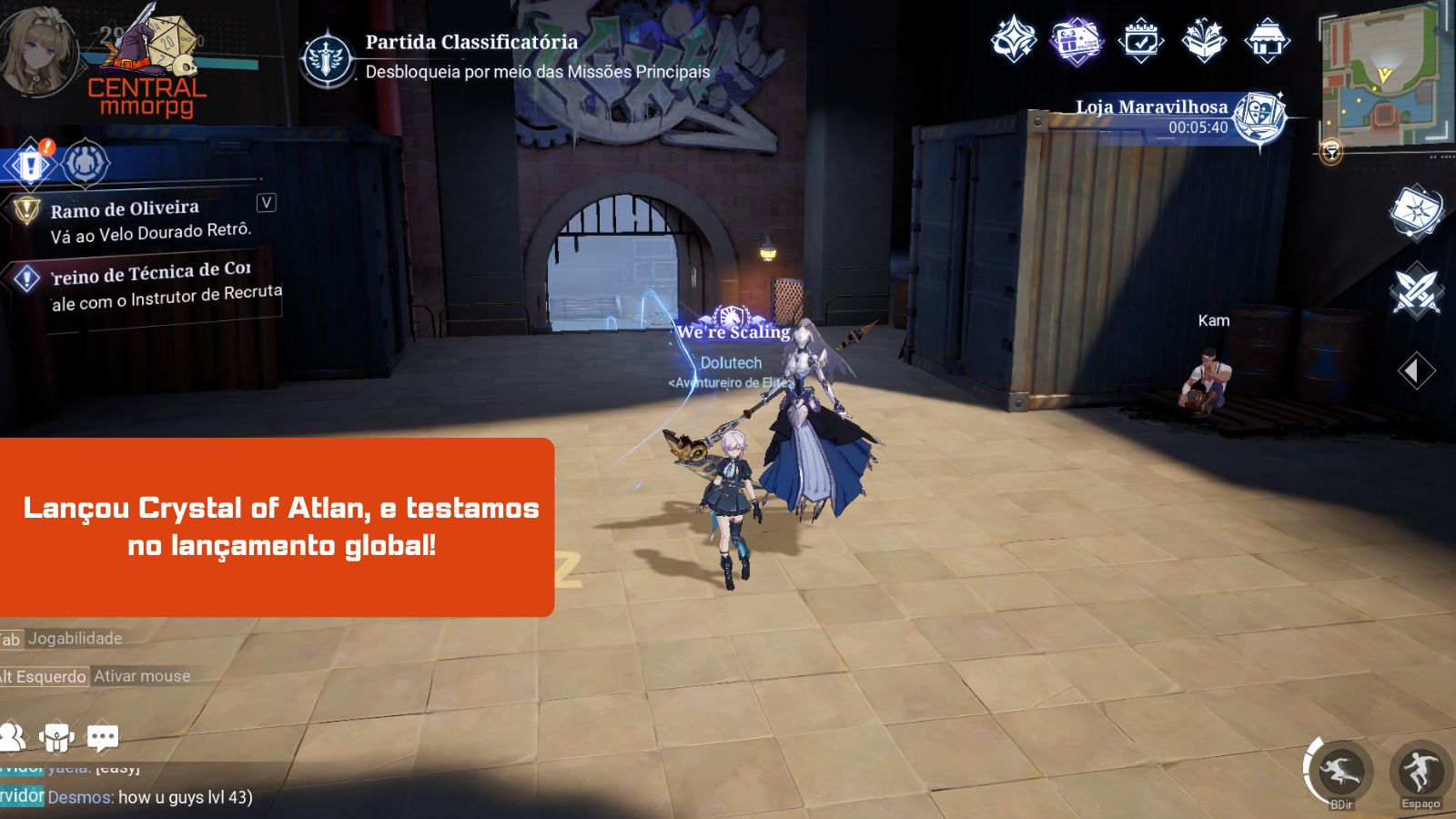Viewport: 1456px width, 819px height.
Task: Open the Partida Classificatória ranked match entry
Action: (328, 57)
